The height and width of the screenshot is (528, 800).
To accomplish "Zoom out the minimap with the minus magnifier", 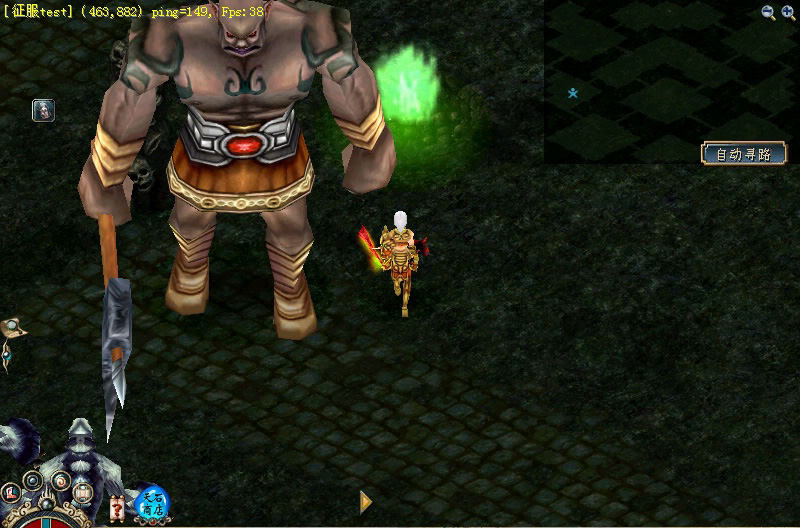I will tap(768, 12).
